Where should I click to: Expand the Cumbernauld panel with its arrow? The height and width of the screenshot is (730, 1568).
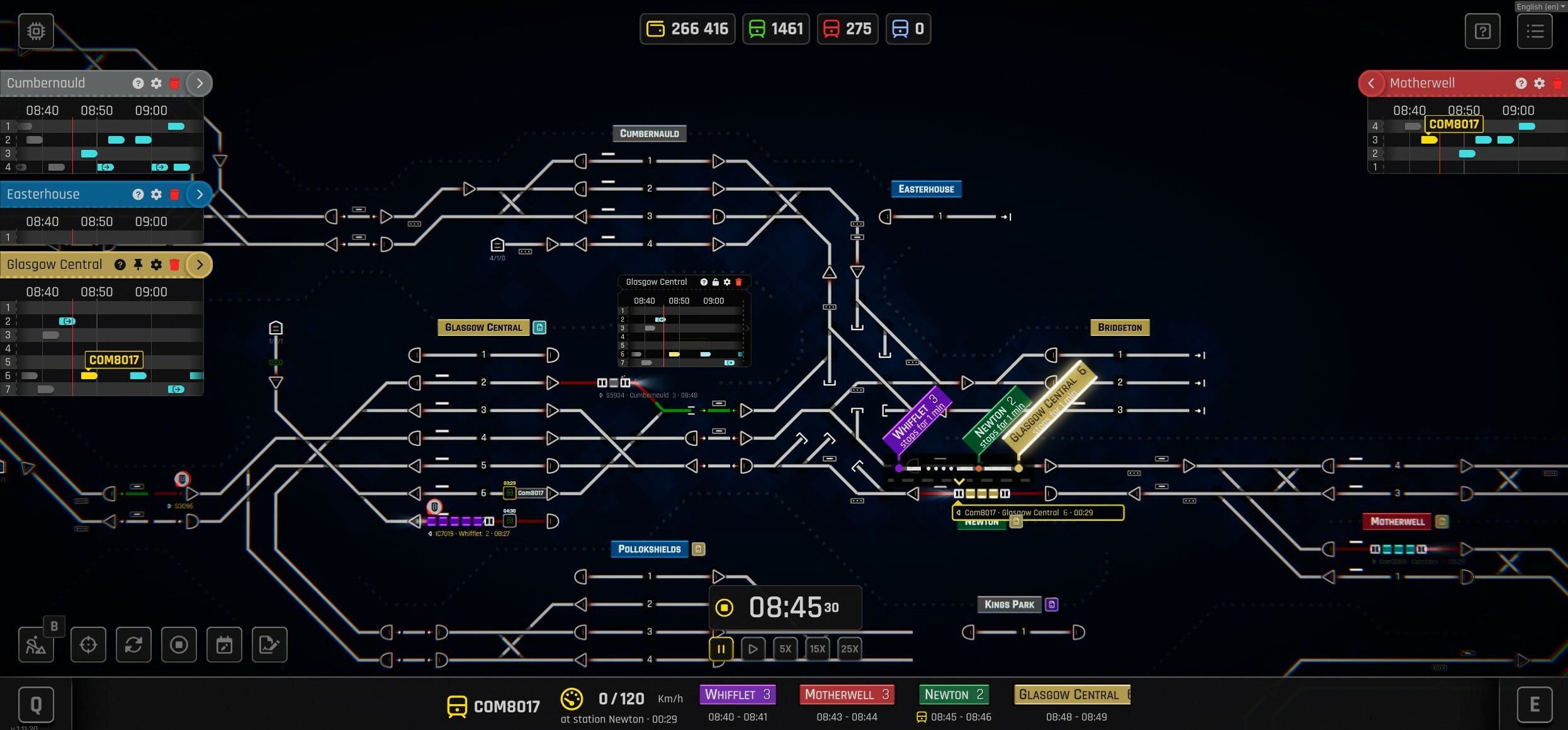click(200, 83)
